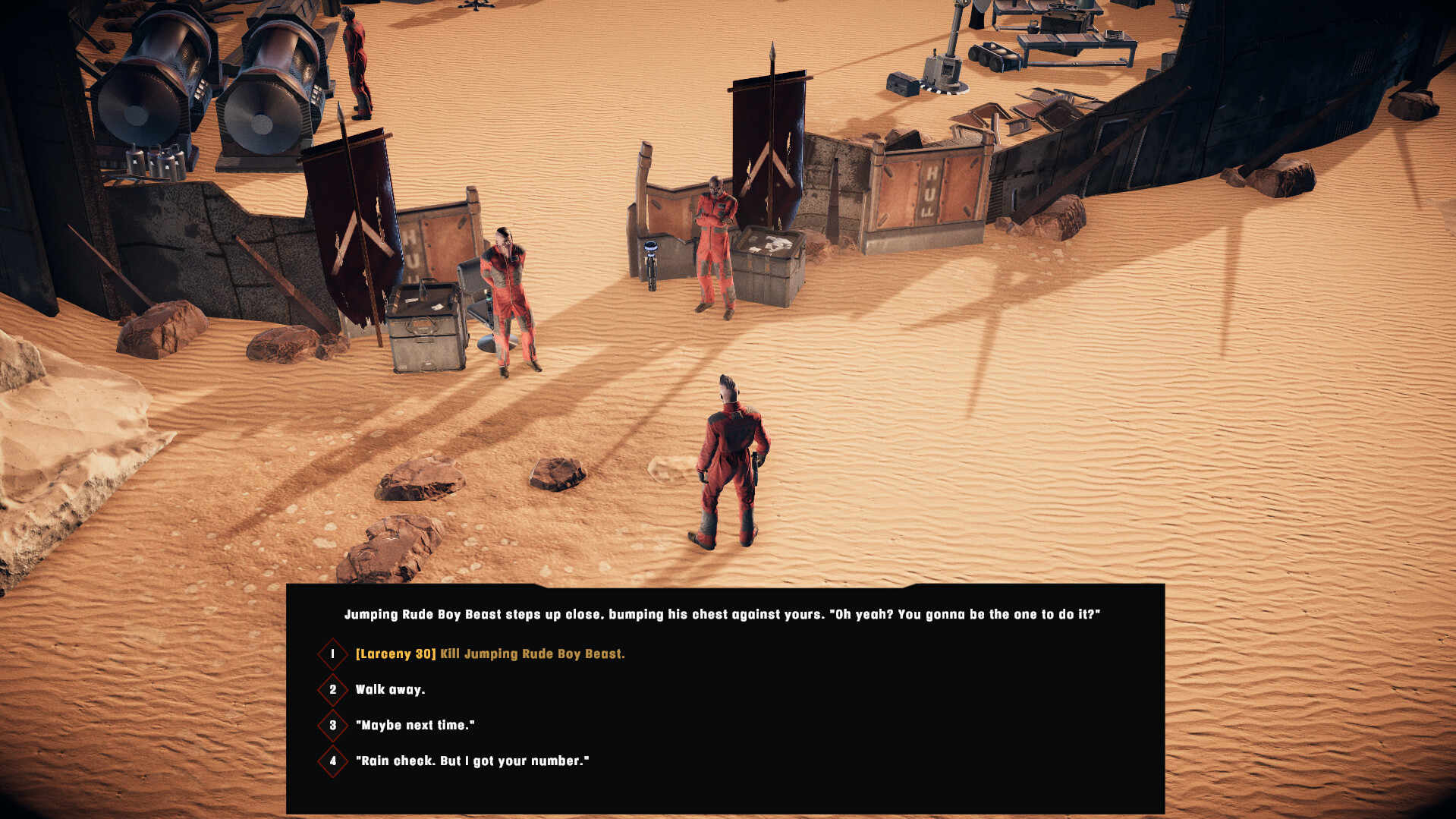The height and width of the screenshot is (819, 1456).
Task: Click the diamond icon numbered 3
Action: tap(332, 725)
